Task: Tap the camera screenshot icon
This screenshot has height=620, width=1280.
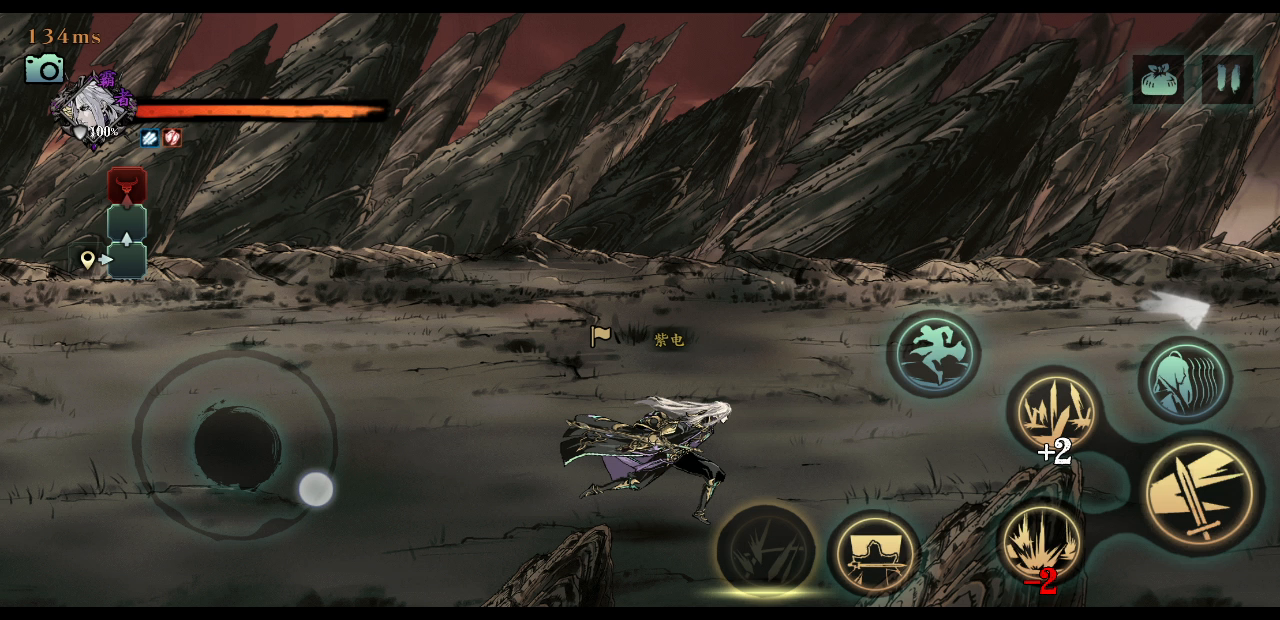Action: tap(45, 68)
